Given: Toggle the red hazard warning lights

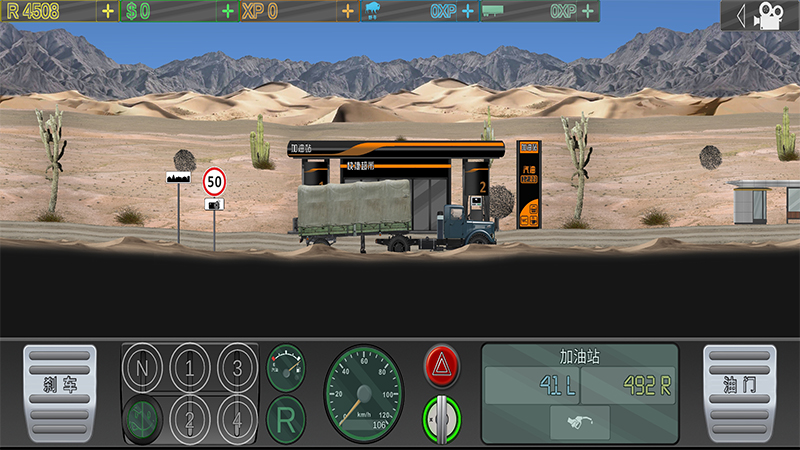Looking at the screenshot, I should 441,366.
